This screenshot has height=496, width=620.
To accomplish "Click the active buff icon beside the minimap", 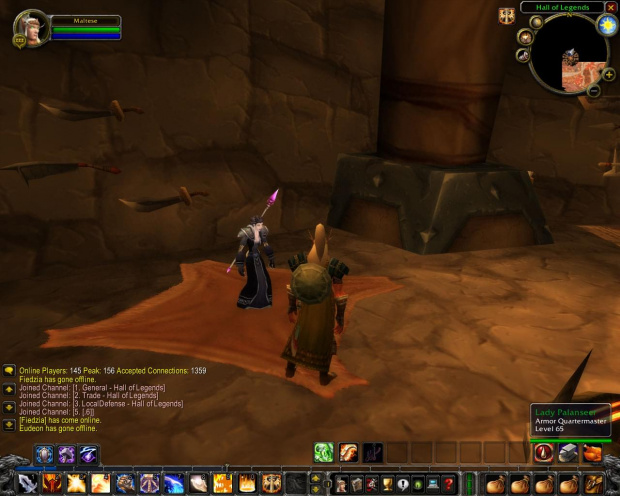I will [x=507, y=15].
